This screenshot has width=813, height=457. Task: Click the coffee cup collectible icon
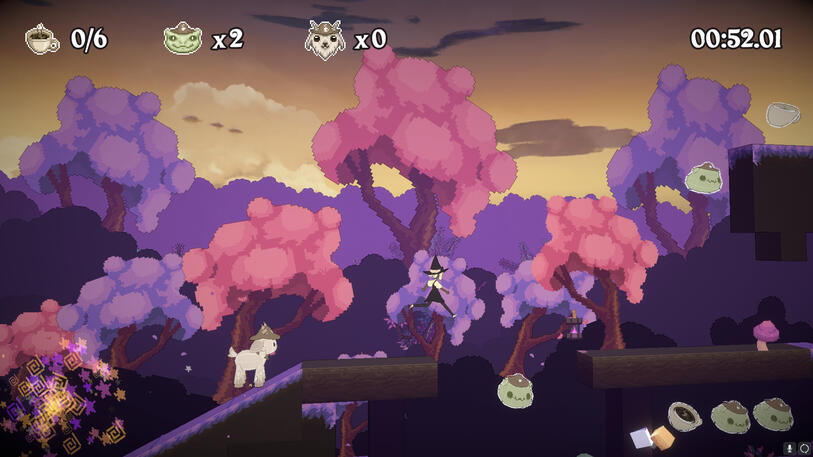42,39
